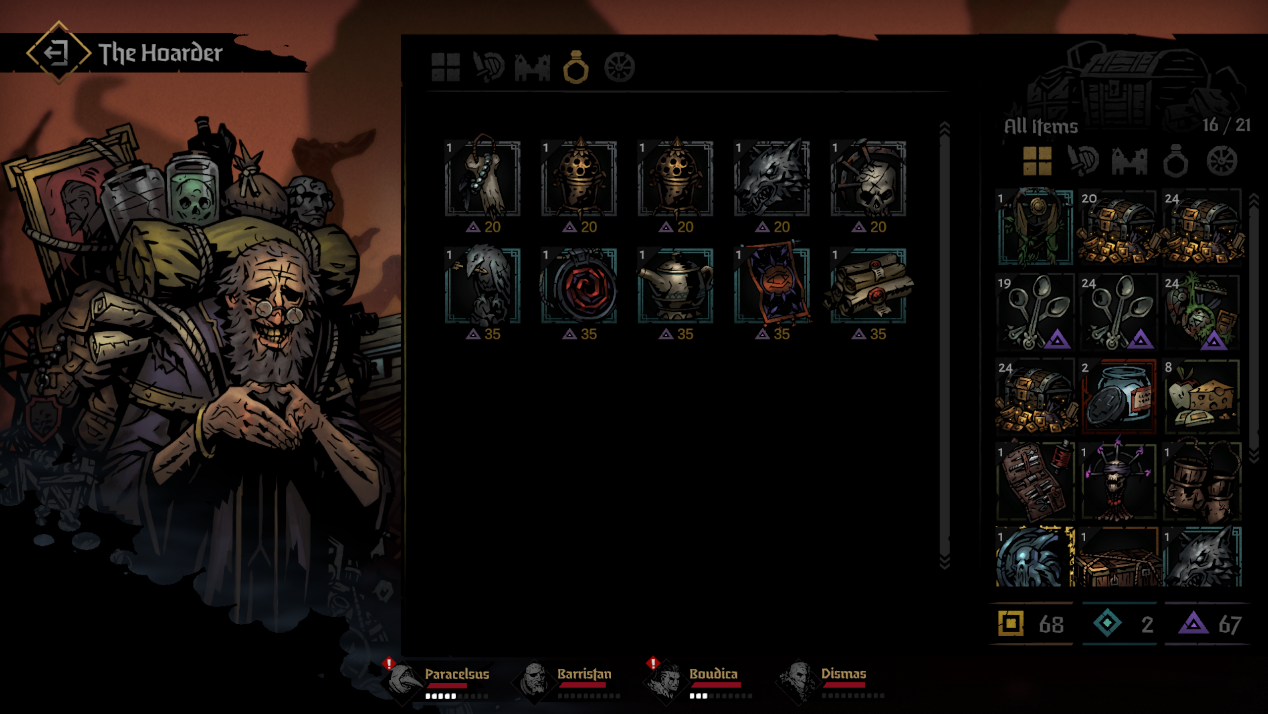Click the back arrow beside The Hoarder
The width and height of the screenshot is (1268, 714).
tap(57, 53)
